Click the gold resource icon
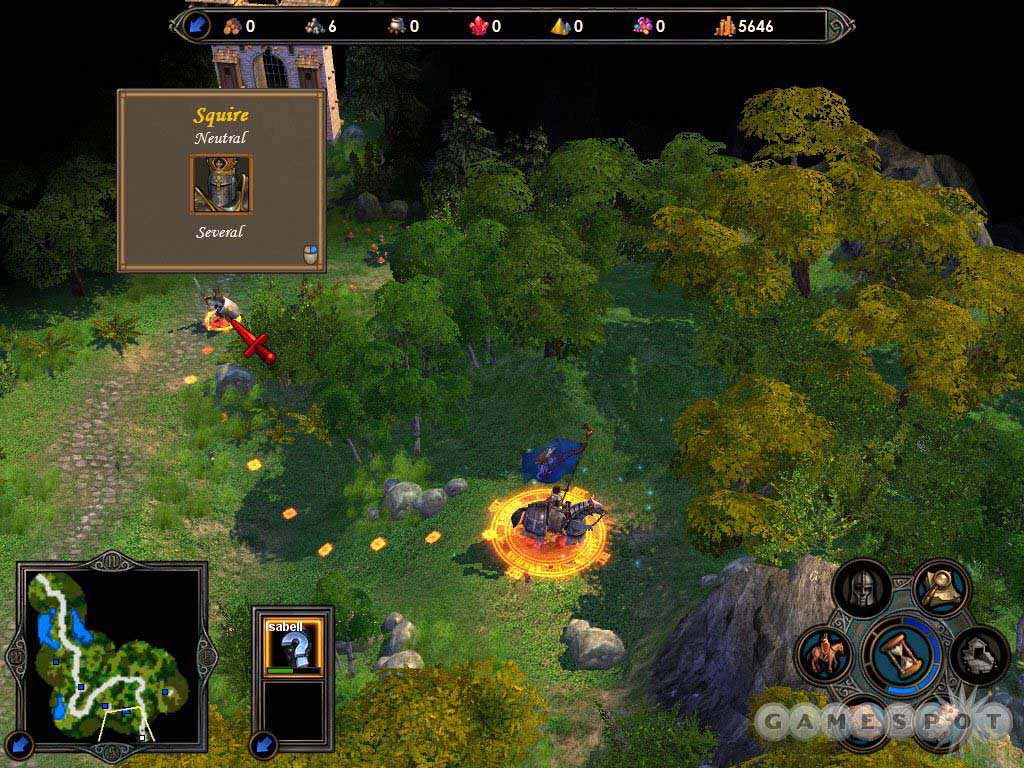 [725, 26]
